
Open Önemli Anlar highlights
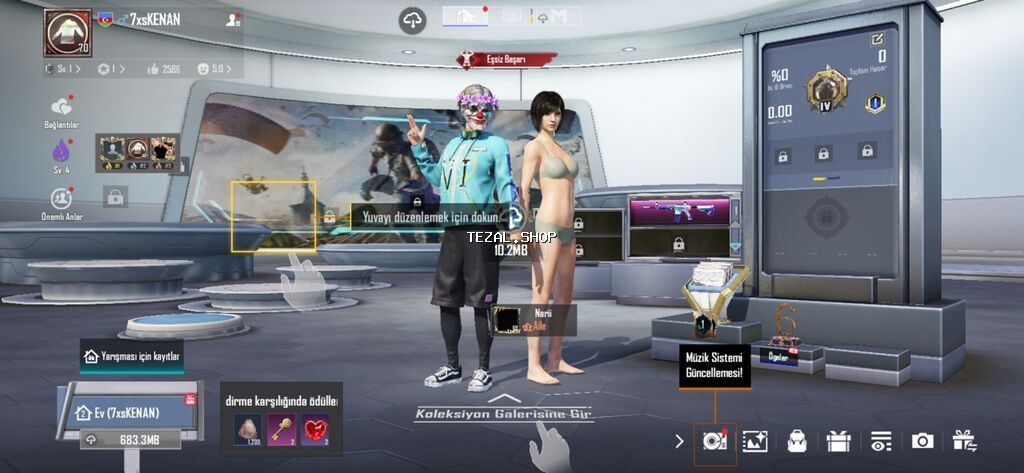[61, 198]
